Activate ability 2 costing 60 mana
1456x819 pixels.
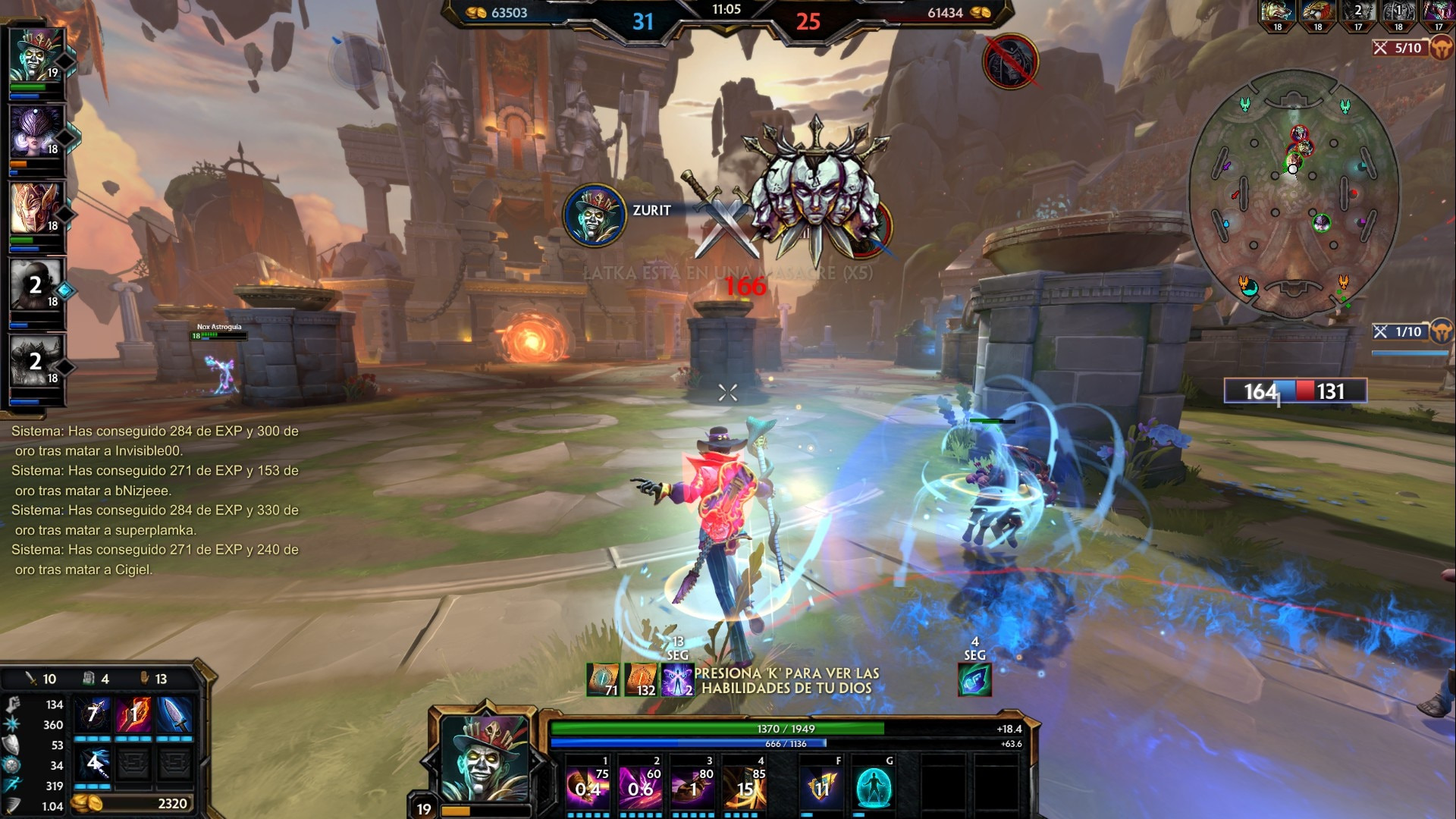(641, 786)
